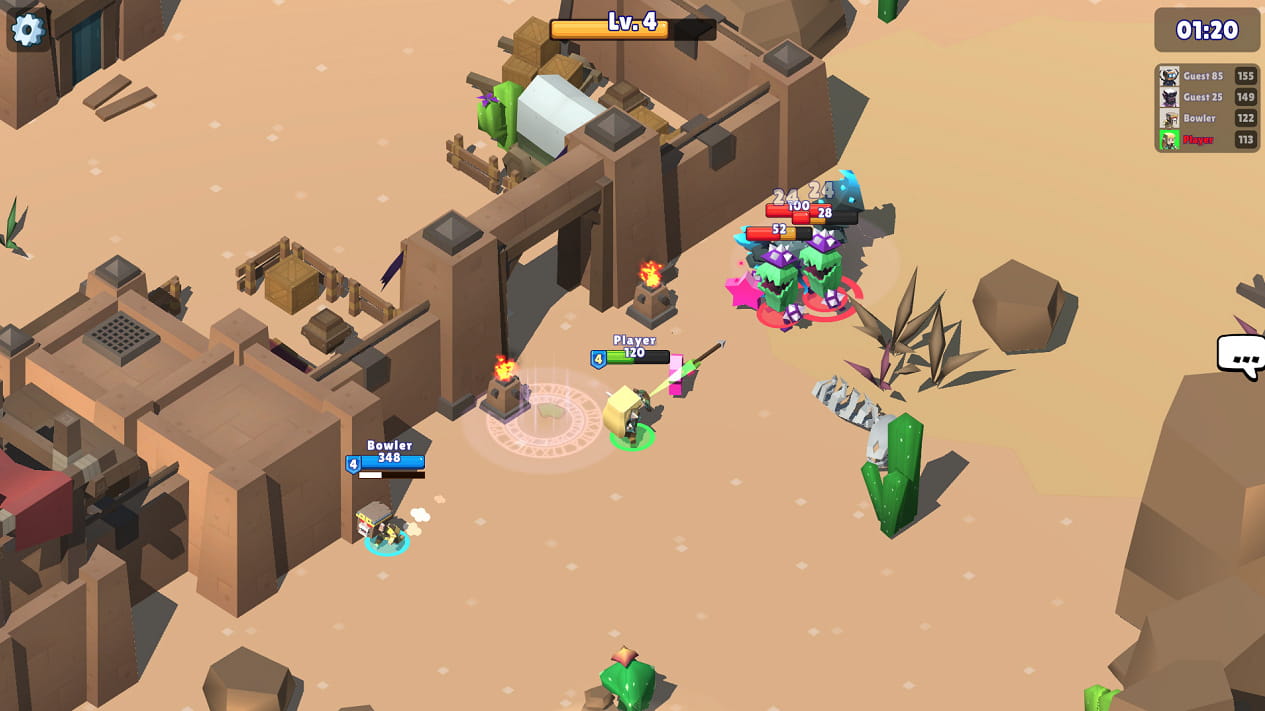Viewport: 1265px width, 711px height.
Task: Choose the Player row in the leaderboard
Action: 1207,140
